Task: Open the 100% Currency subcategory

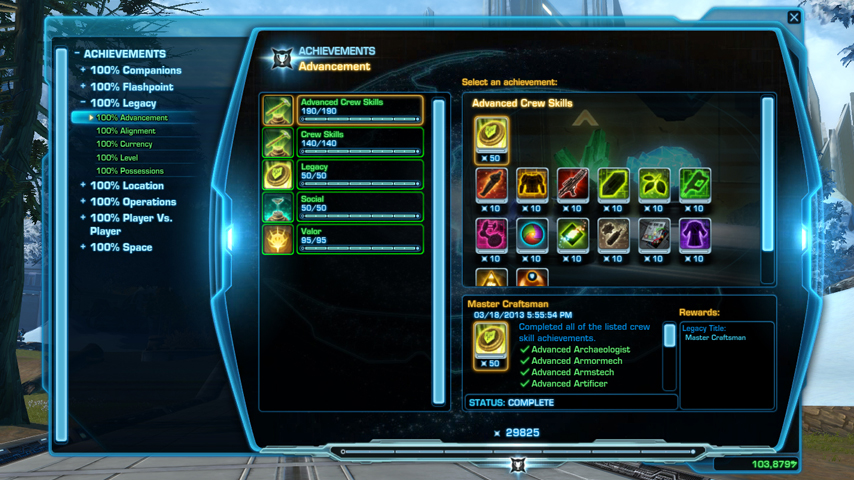Action: click(124, 144)
